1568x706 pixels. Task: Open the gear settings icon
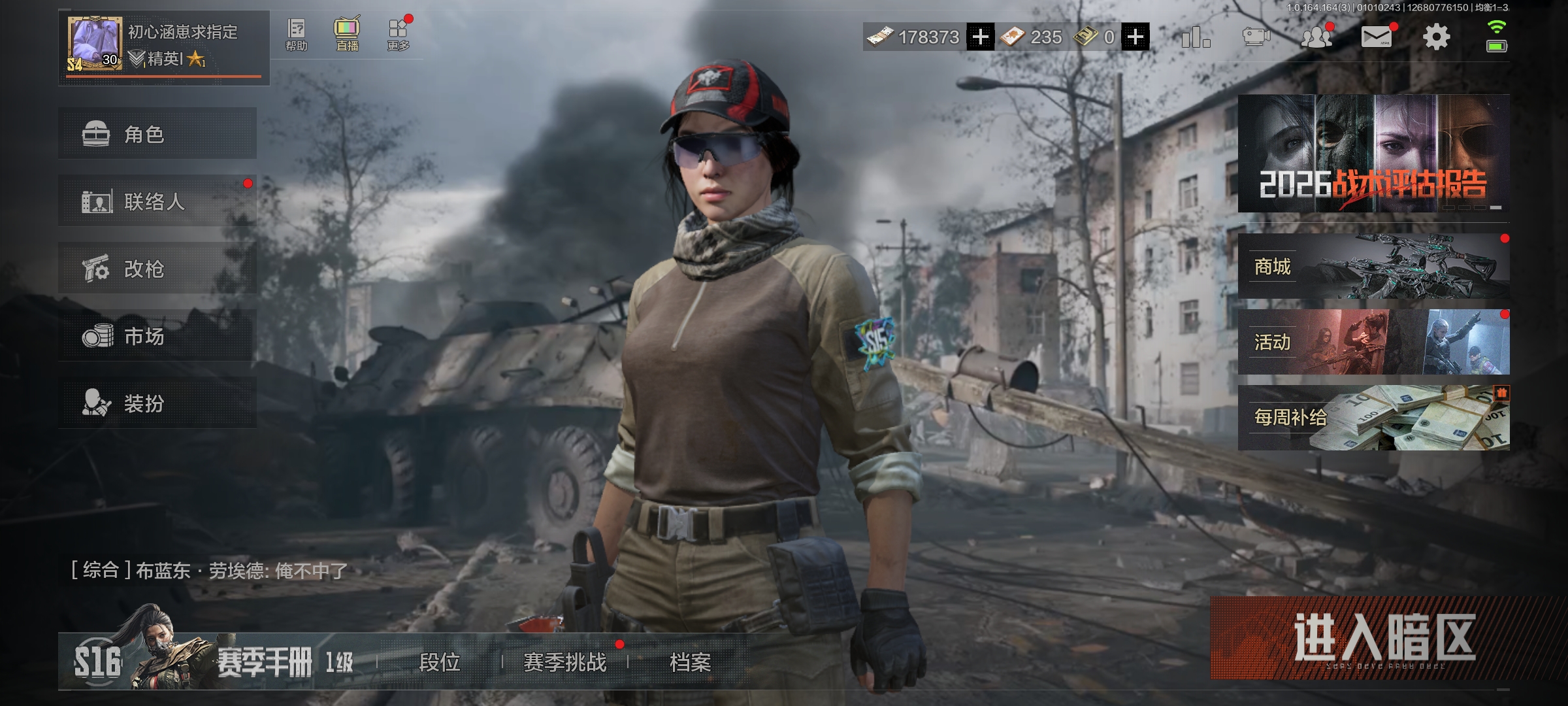1436,37
